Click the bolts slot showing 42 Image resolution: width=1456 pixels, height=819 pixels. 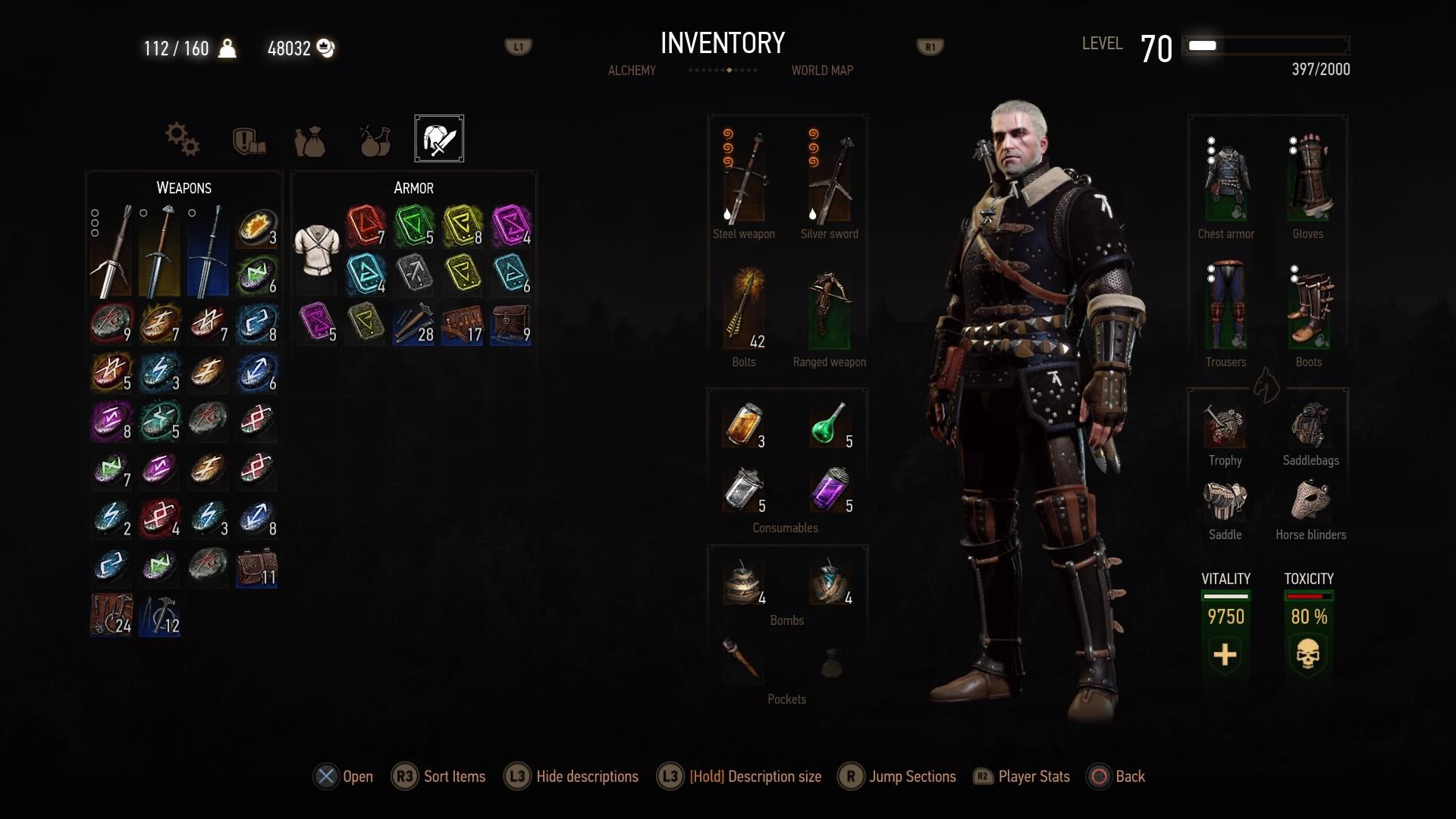(744, 309)
